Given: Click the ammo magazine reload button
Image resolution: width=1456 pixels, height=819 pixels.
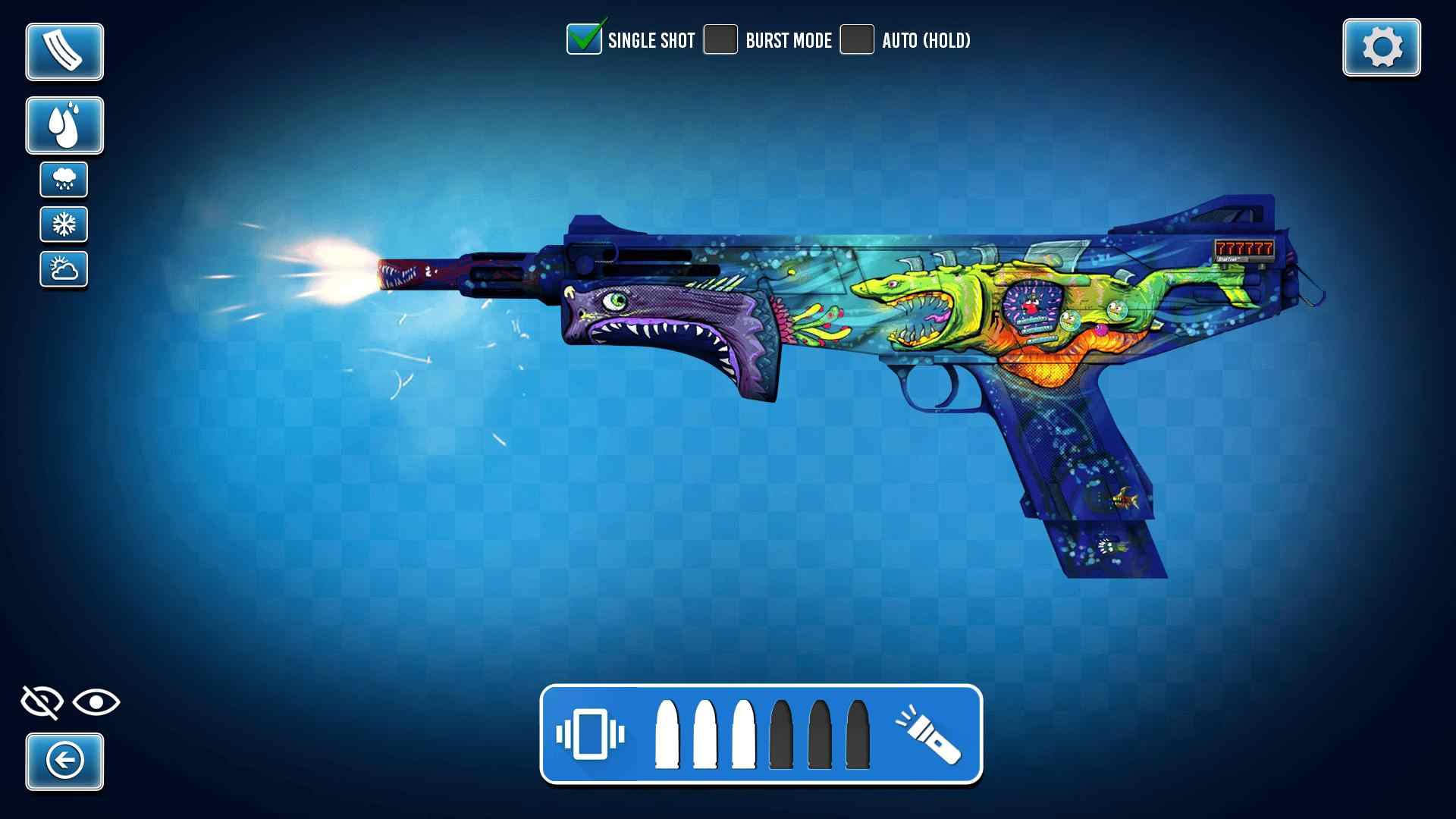Looking at the screenshot, I should point(64,52).
